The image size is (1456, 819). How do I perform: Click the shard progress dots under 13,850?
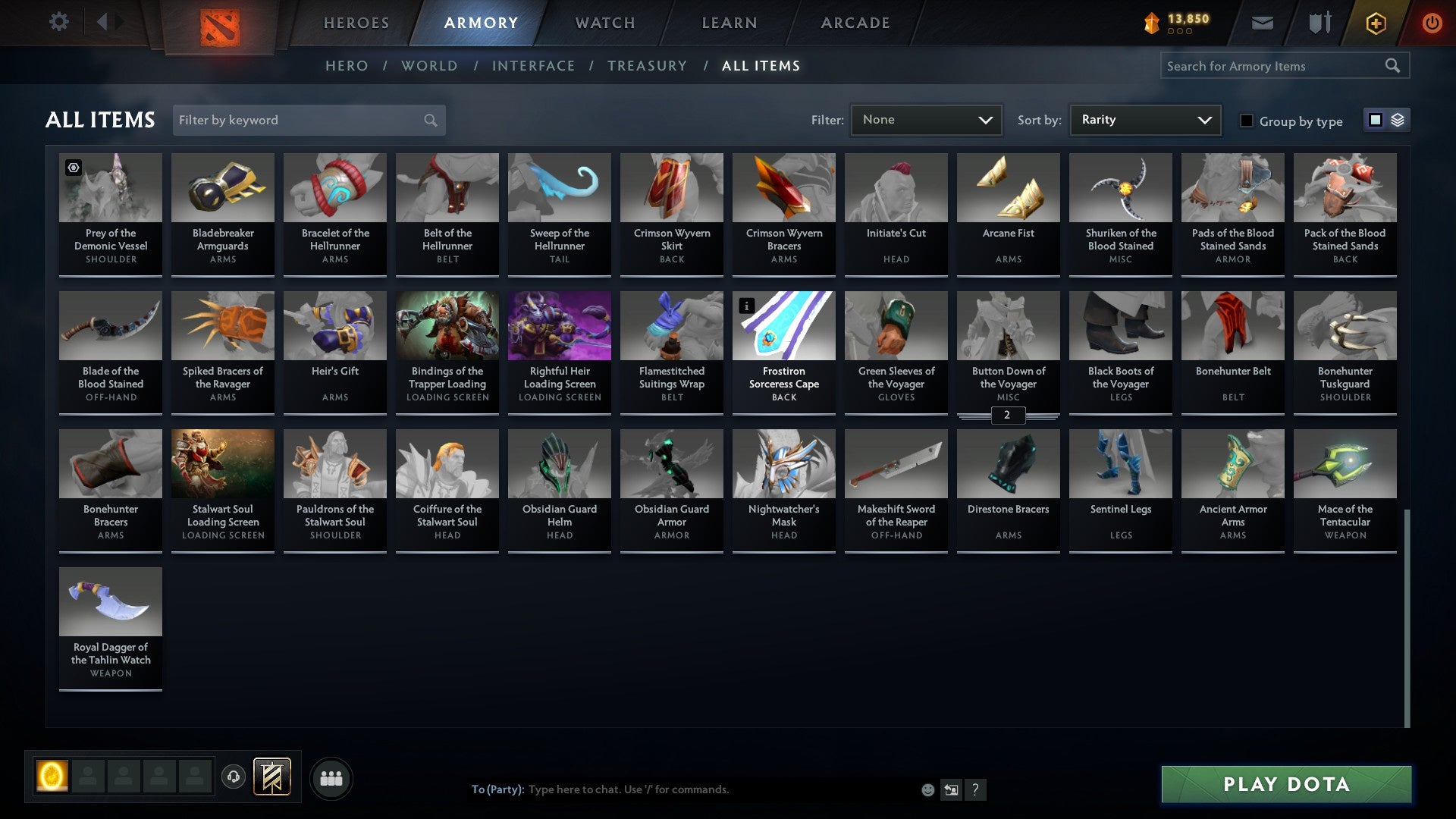coord(1180,31)
